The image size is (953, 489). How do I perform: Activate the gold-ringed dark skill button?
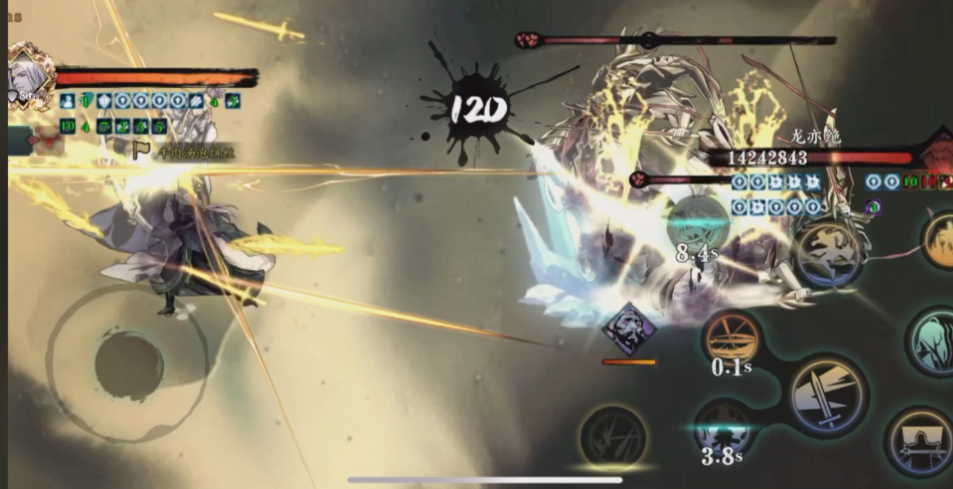click(612, 437)
